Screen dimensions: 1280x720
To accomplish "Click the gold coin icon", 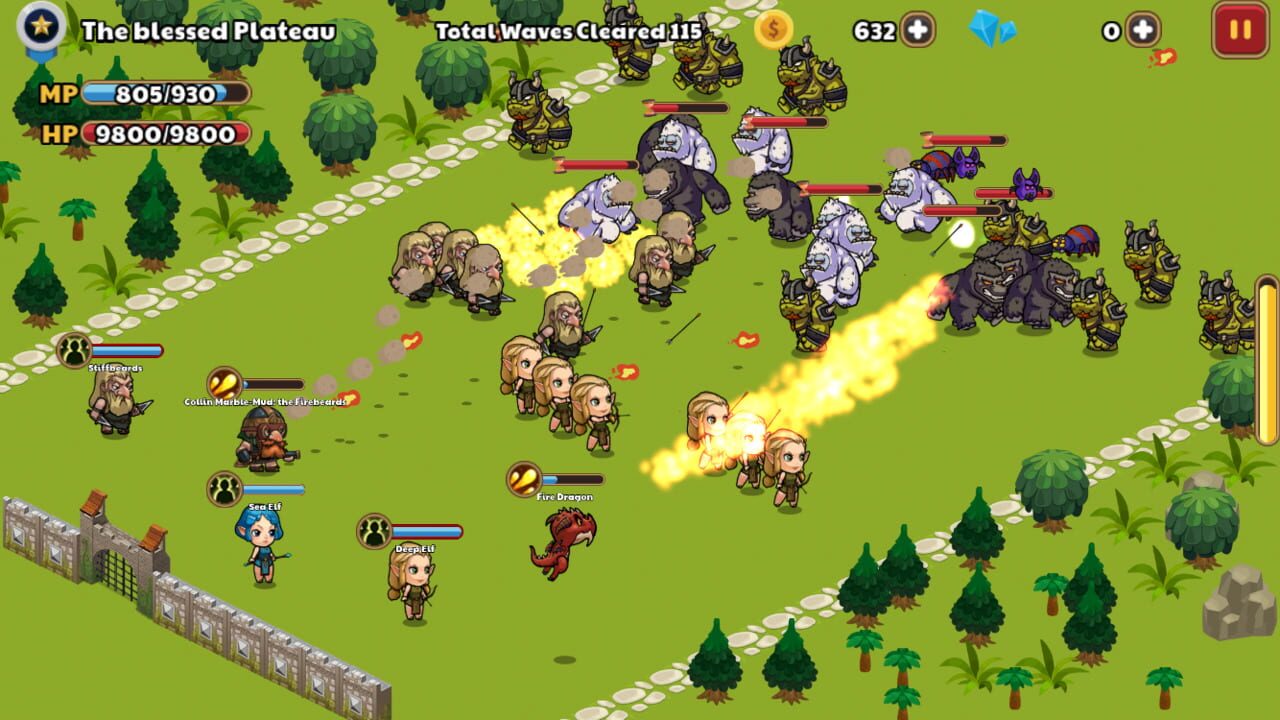I will click(x=770, y=30).
